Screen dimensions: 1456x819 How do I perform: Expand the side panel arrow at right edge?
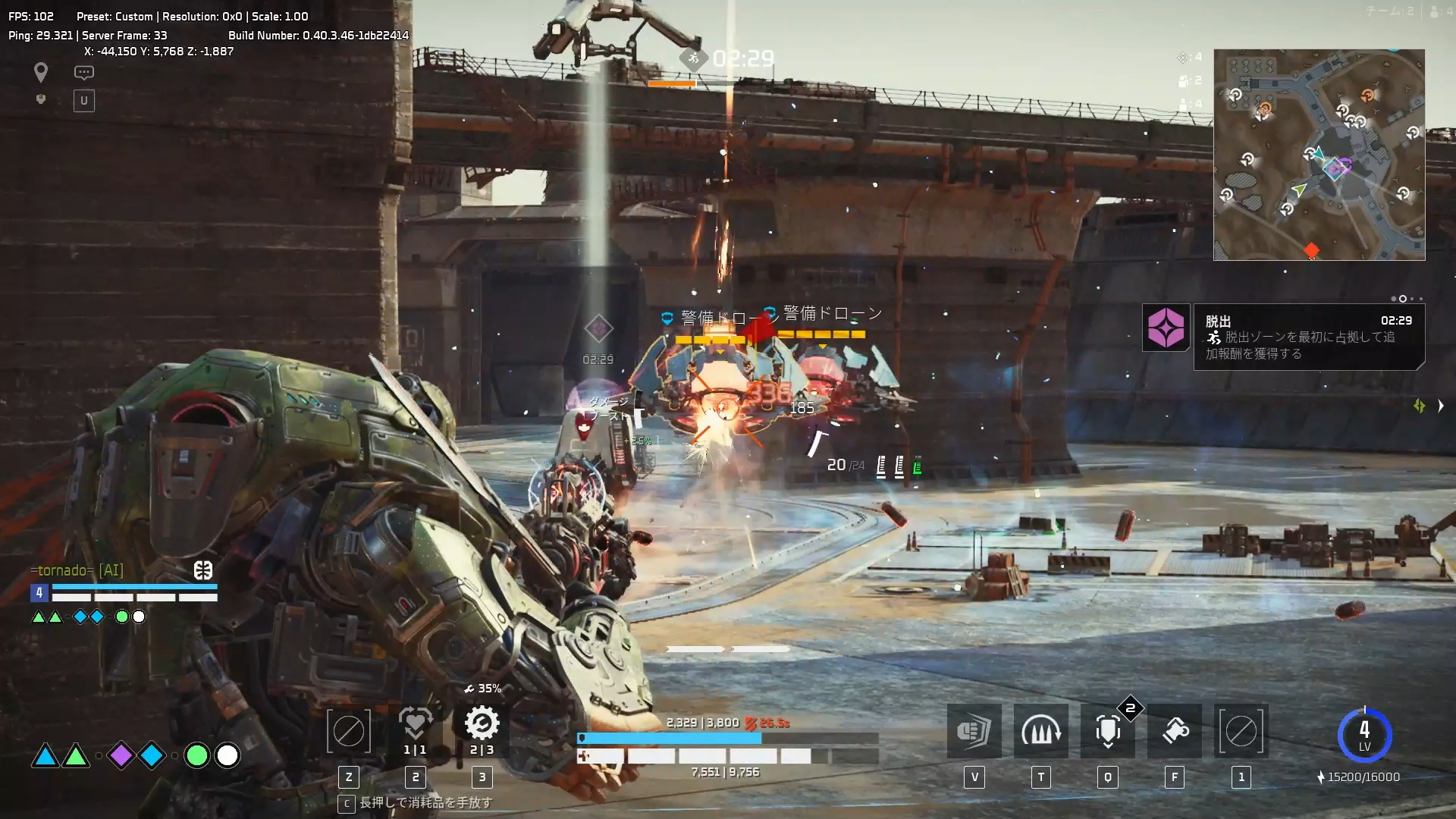point(1440,406)
